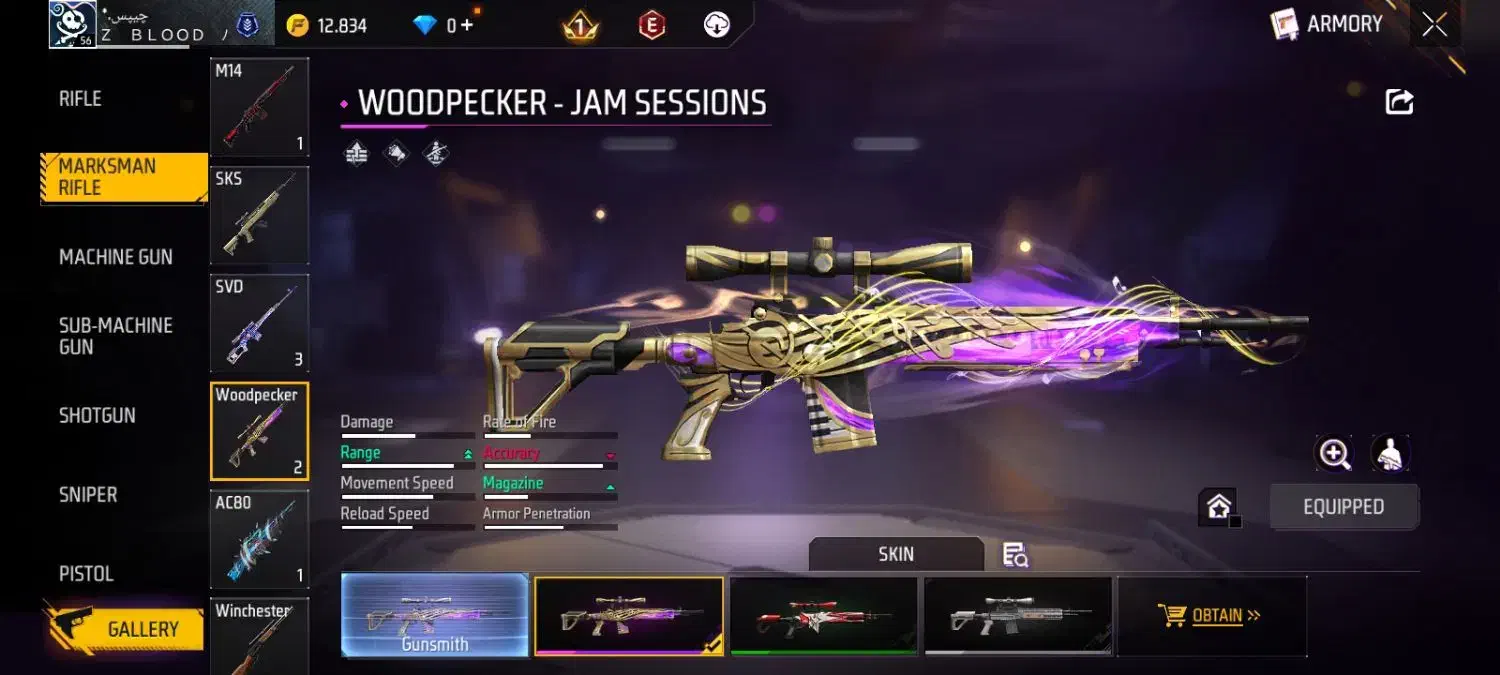Click Obtain to get more skins
This screenshot has width=1500, height=675.
(x=1211, y=615)
